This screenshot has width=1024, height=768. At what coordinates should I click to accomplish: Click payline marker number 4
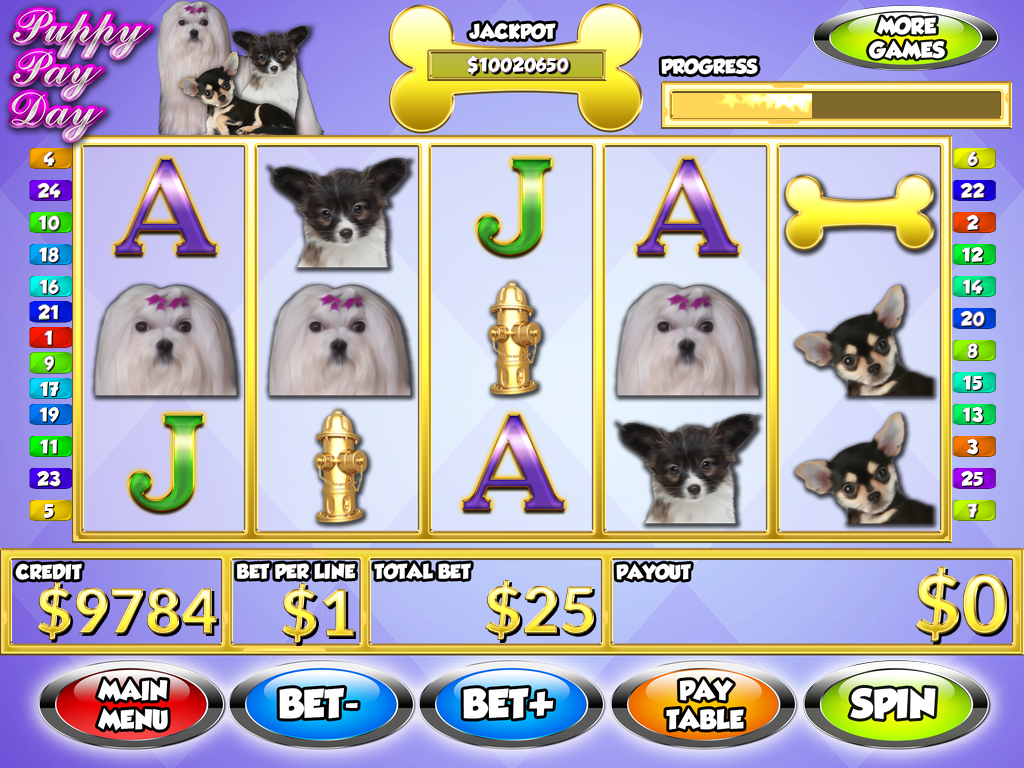coord(50,158)
